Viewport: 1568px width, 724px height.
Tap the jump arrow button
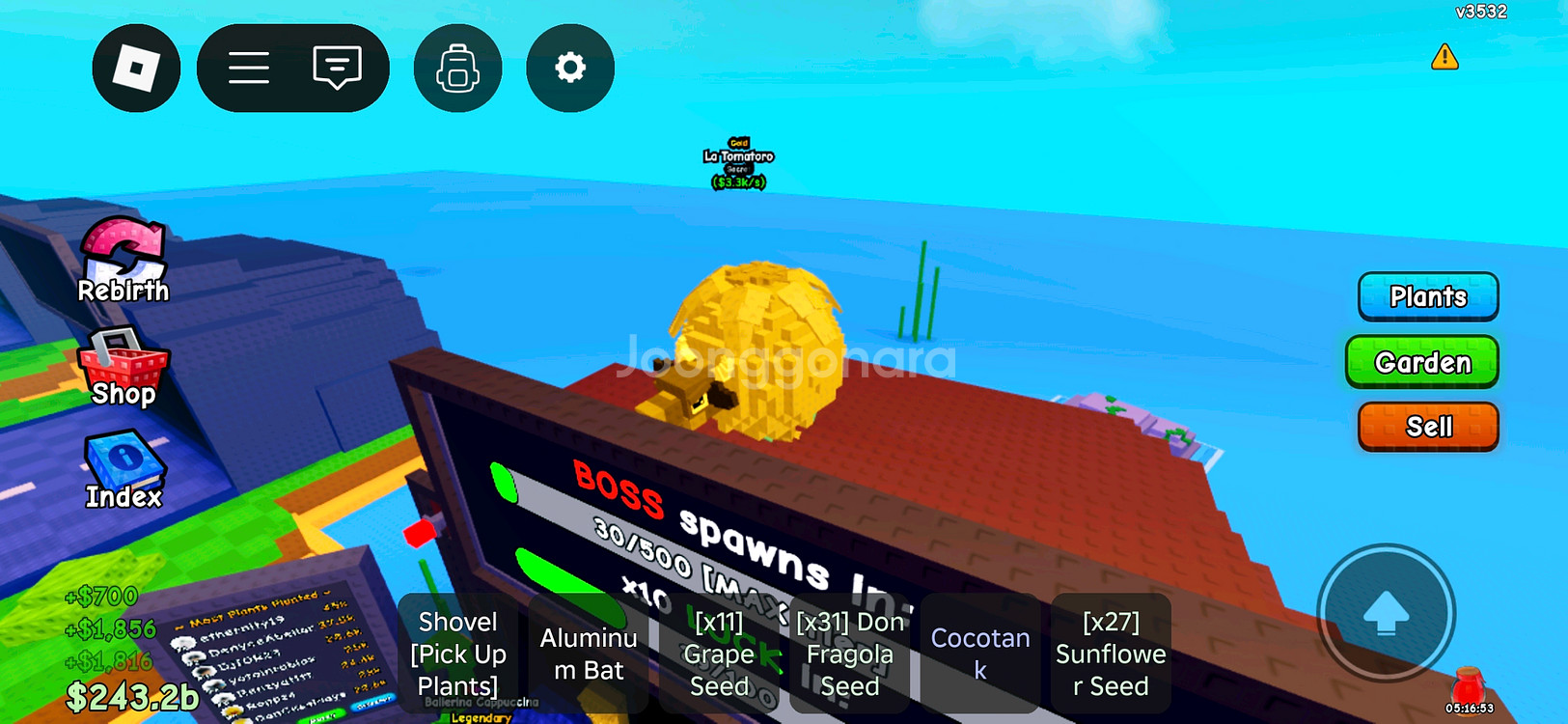[1386, 613]
